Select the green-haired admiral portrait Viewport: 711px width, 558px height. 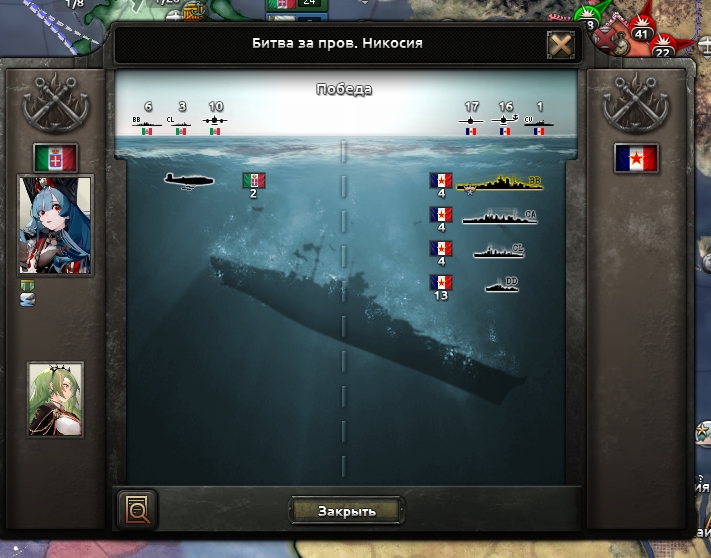pyautogui.click(x=55, y=399)
